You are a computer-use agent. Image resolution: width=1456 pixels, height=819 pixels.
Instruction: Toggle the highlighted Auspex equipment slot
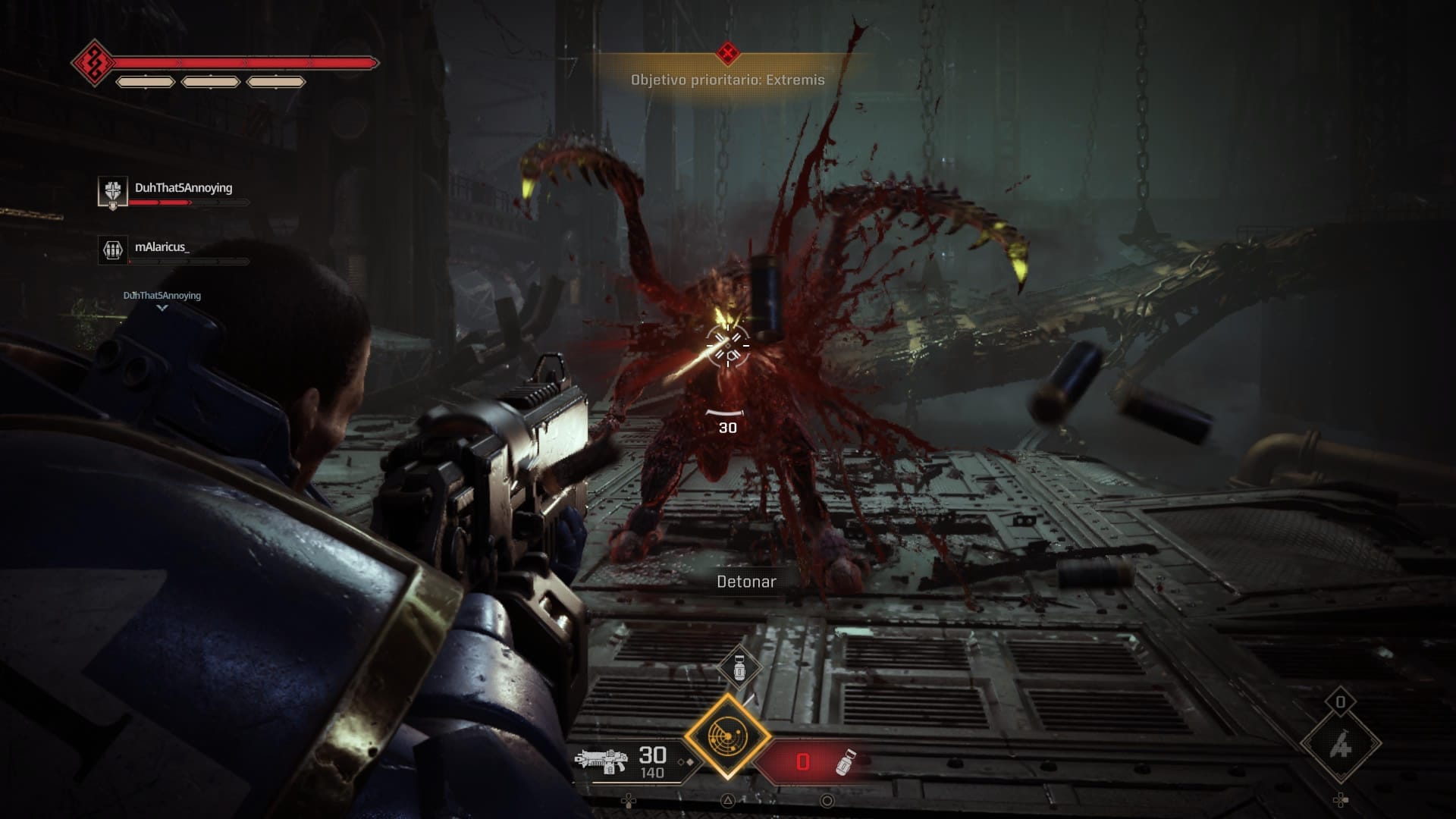pos(728,736)
